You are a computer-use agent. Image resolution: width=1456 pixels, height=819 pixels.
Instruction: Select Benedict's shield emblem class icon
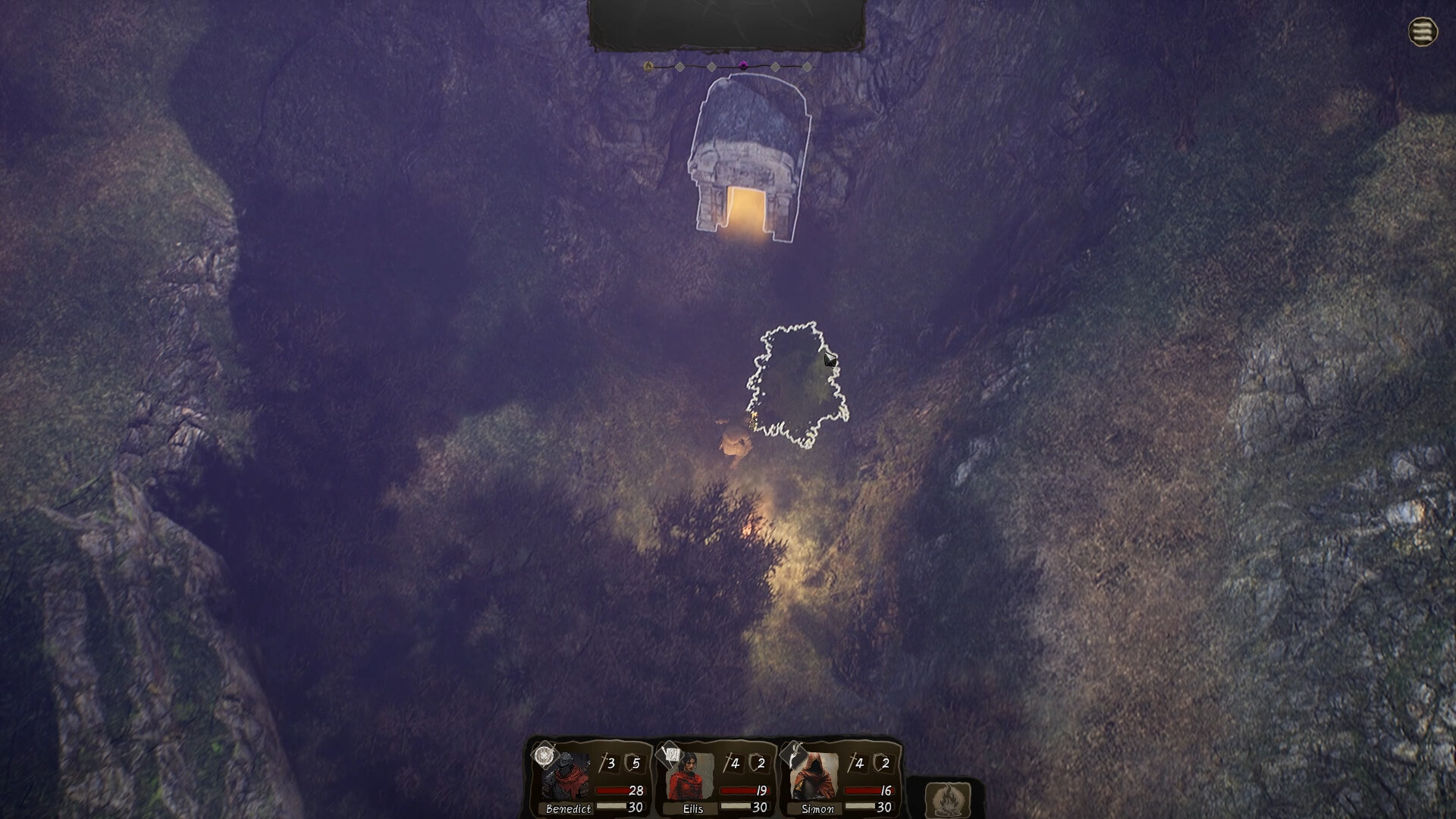(544, 754)
